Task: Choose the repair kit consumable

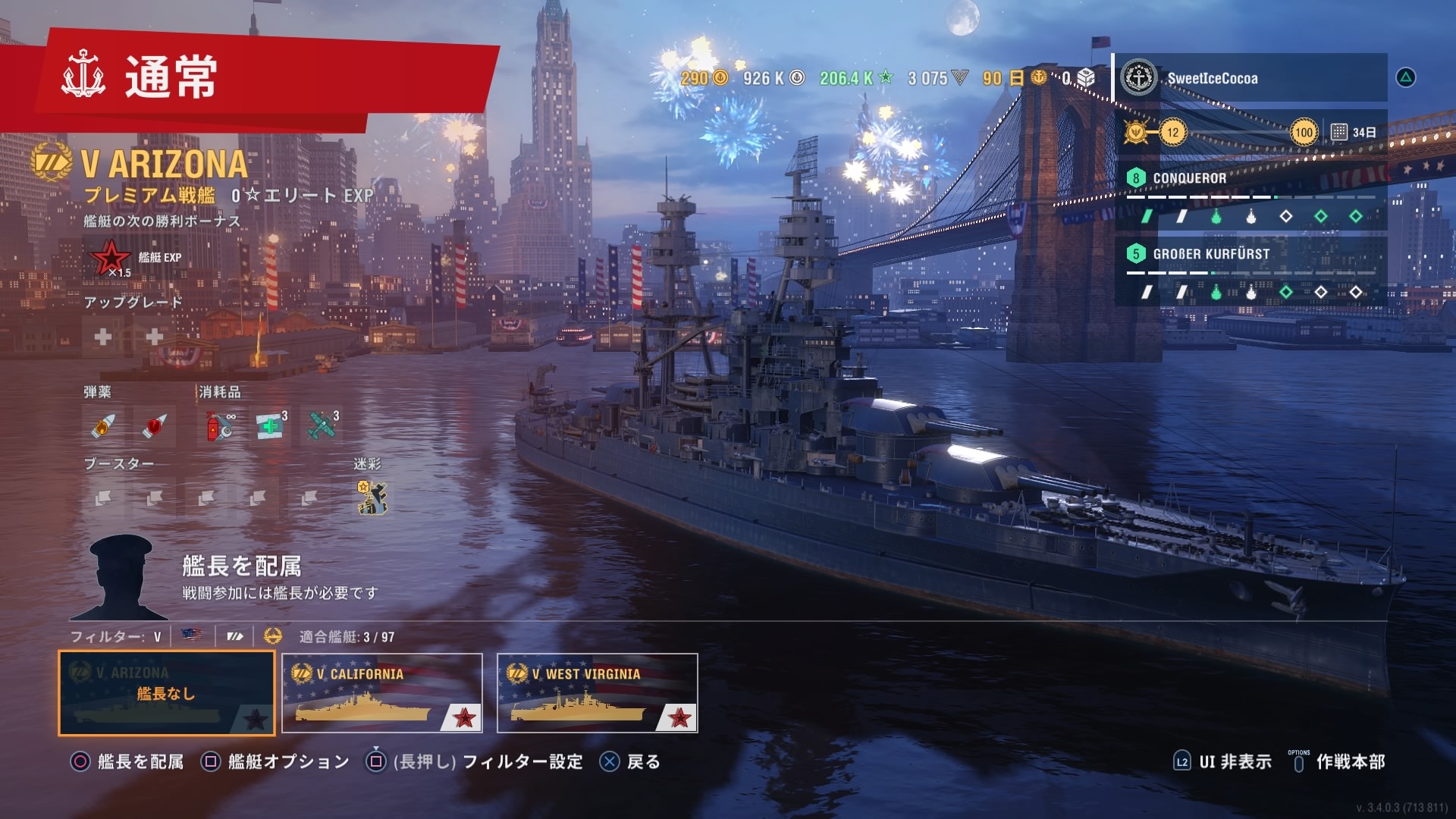Action: pyautogui.click(x=271, y=426)
